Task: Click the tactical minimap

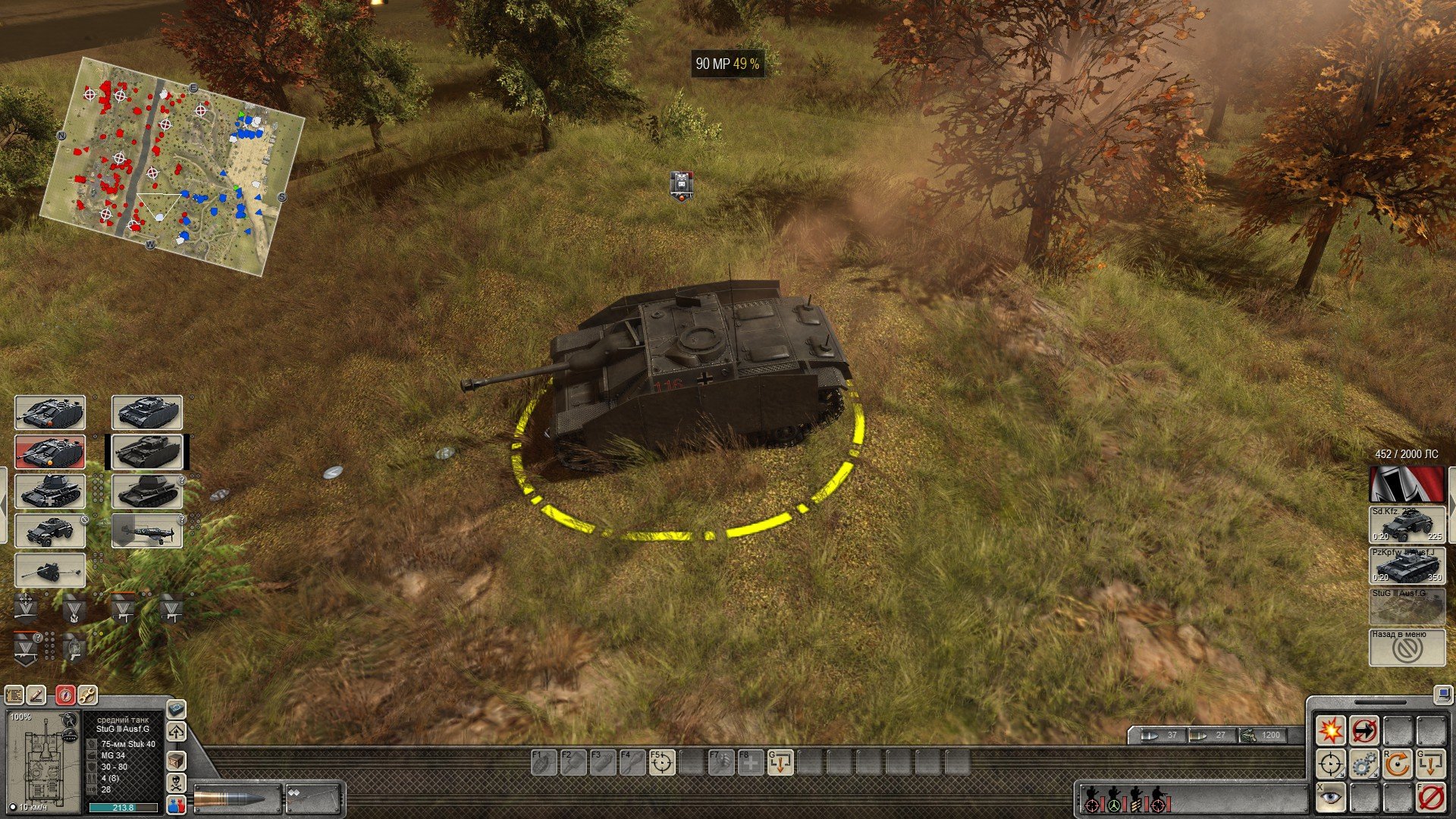Action: click(x=171, y=165)
